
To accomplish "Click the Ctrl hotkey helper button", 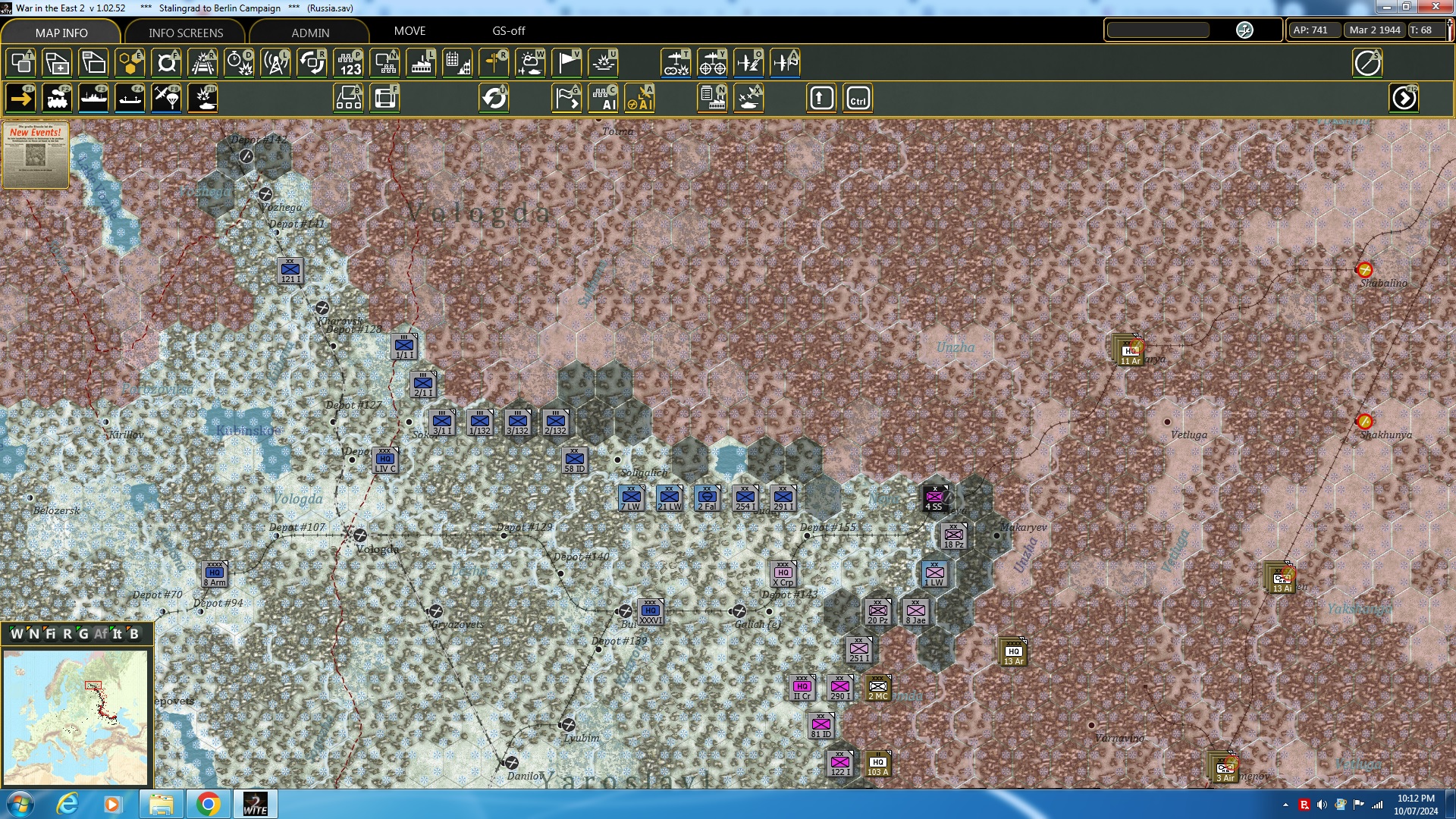I will (x=857, y=98).
